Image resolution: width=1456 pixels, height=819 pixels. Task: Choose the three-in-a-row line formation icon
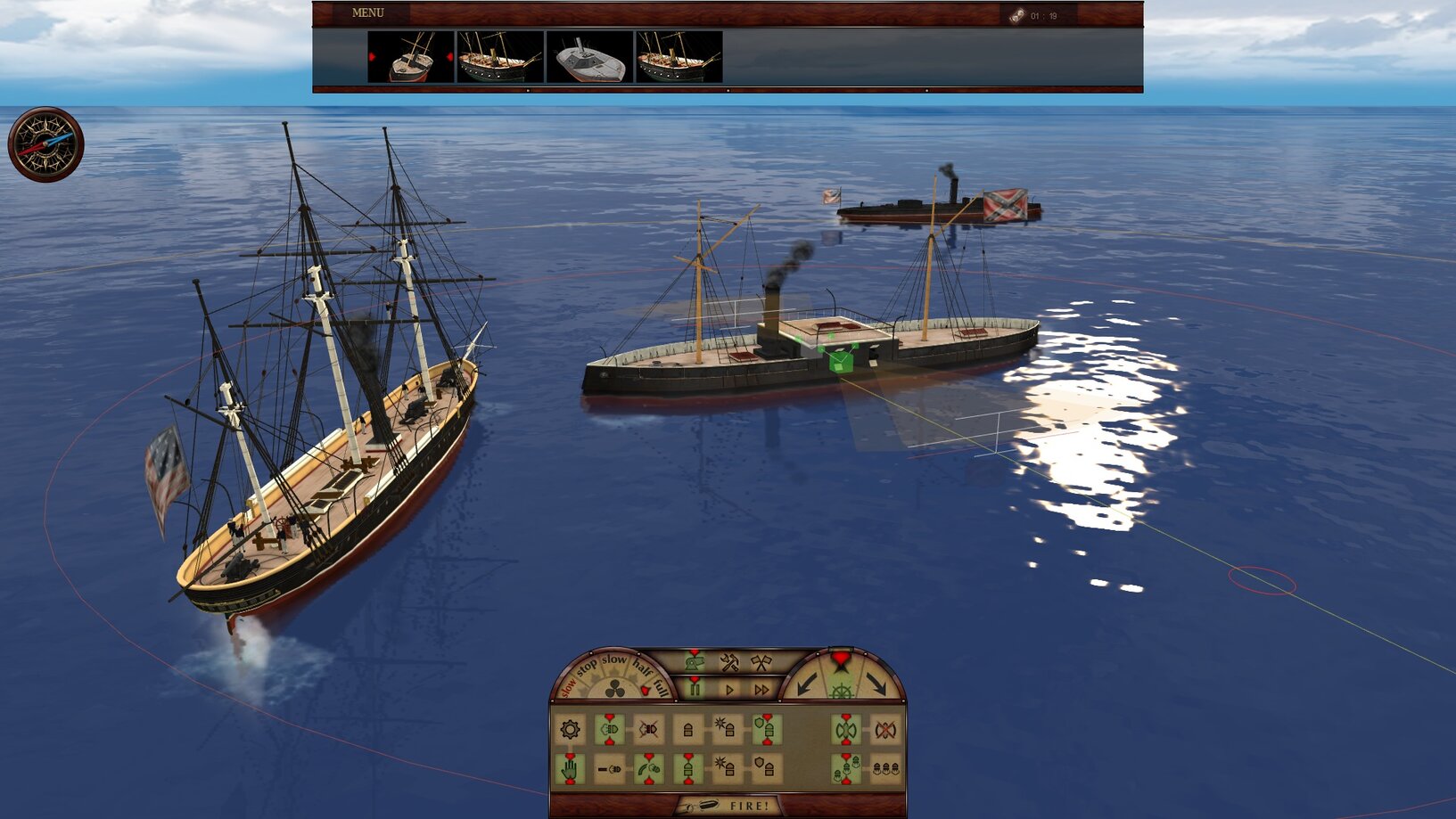[884, 768]
